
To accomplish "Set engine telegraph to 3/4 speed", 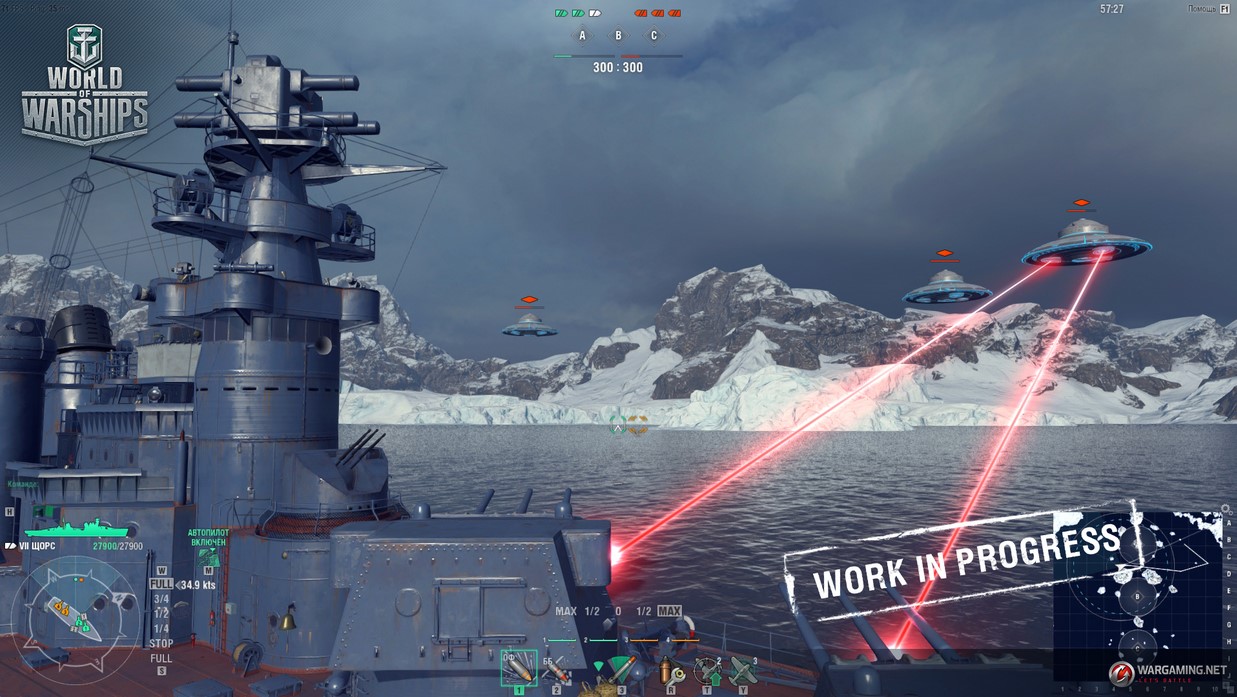I will point(160,598).
